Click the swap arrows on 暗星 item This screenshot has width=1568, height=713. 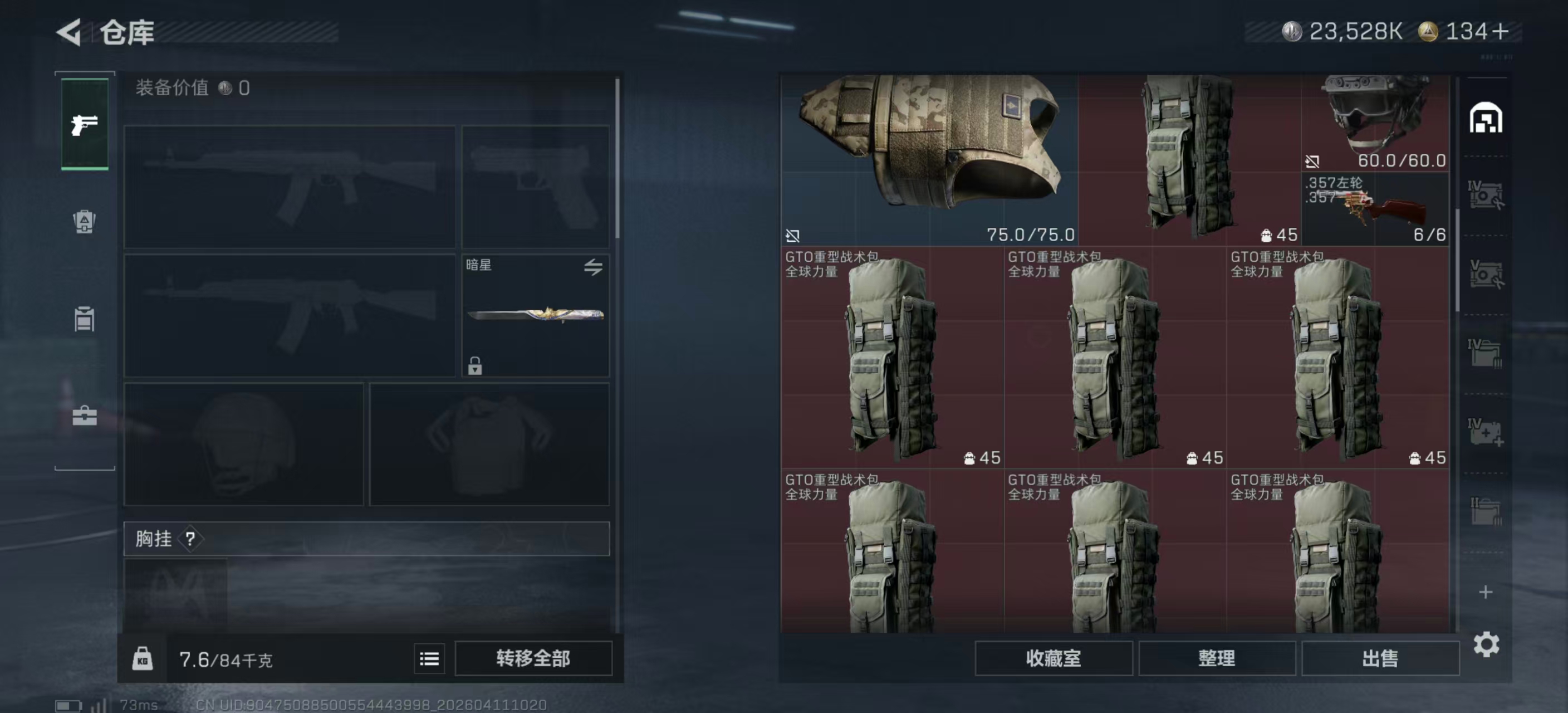(595, 268)
